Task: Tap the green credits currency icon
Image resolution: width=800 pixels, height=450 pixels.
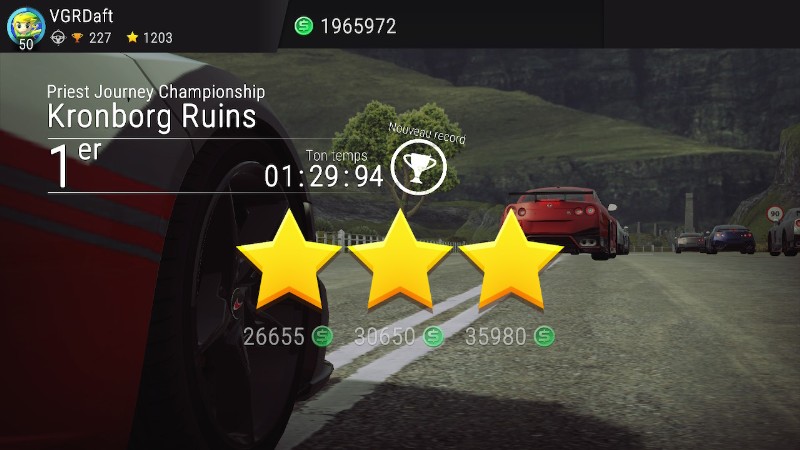Action: 304,26
